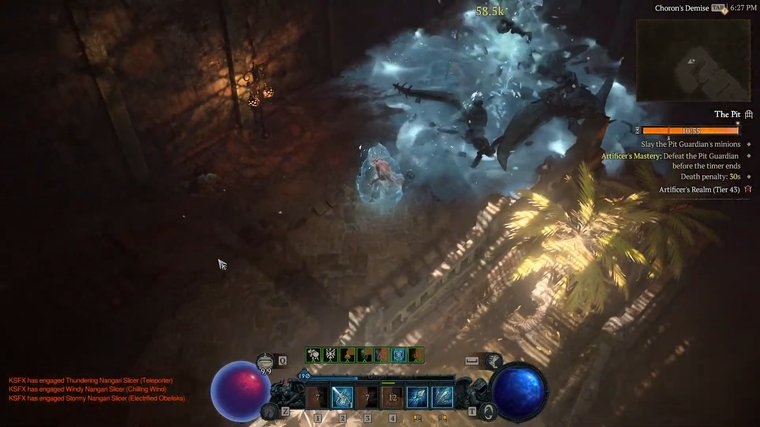
Task: Open the minimap of Choron's Demise
Action: coord(694,59)
